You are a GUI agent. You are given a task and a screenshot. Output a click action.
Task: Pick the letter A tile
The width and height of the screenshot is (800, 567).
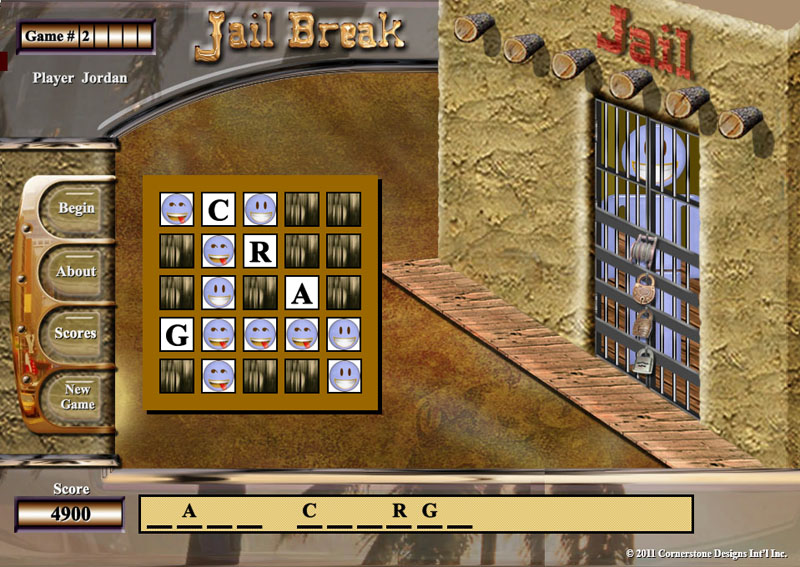point(302,293)
